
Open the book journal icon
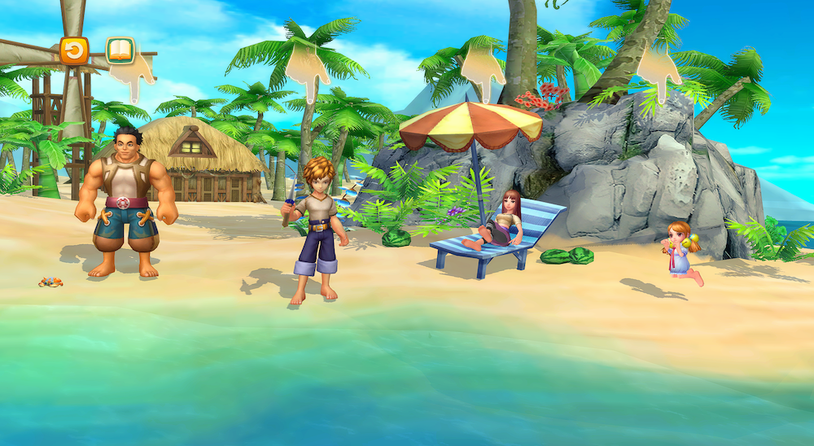[x=120, y=50]
